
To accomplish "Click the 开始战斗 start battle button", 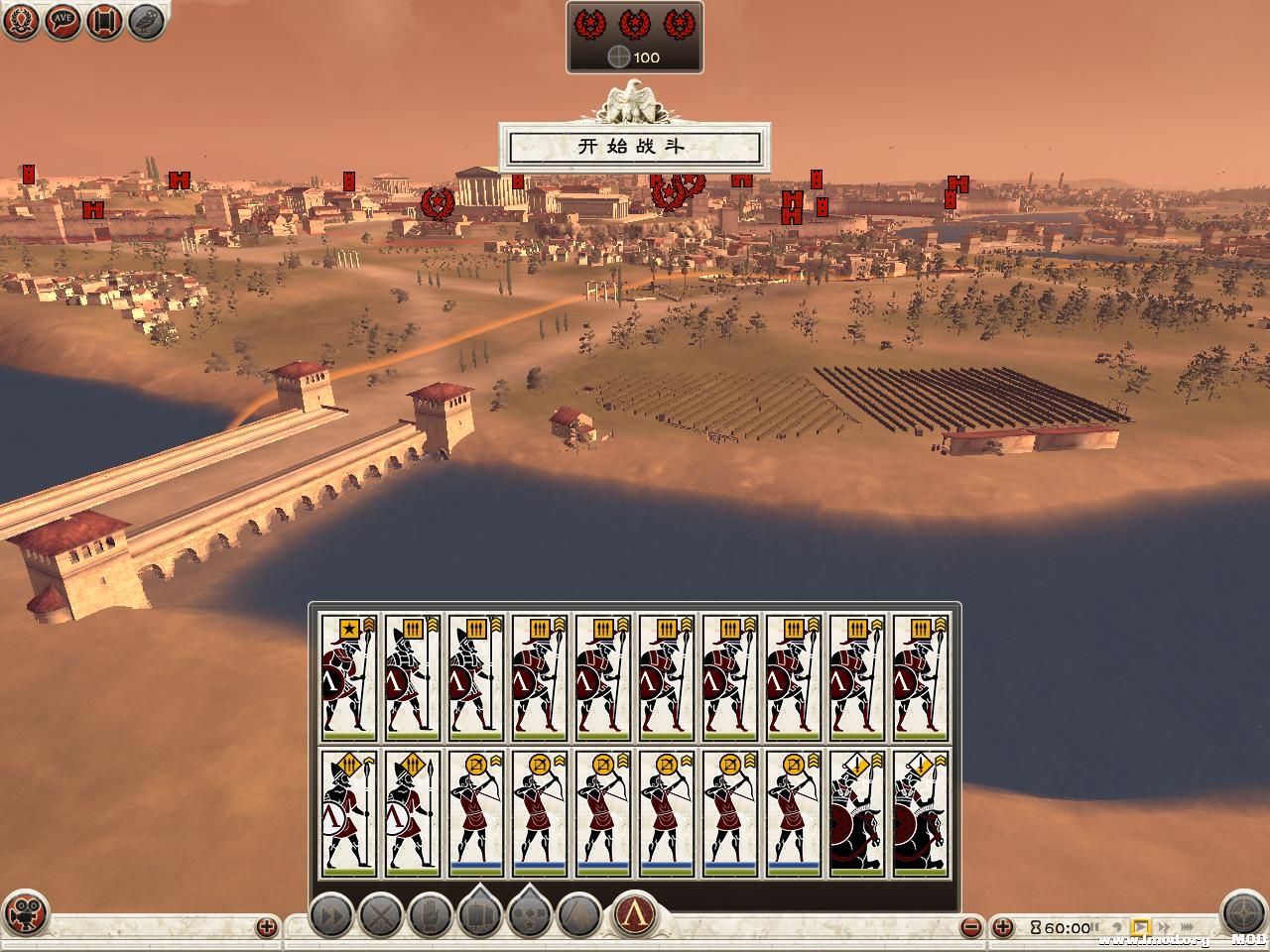I will [x=633, y=148].
